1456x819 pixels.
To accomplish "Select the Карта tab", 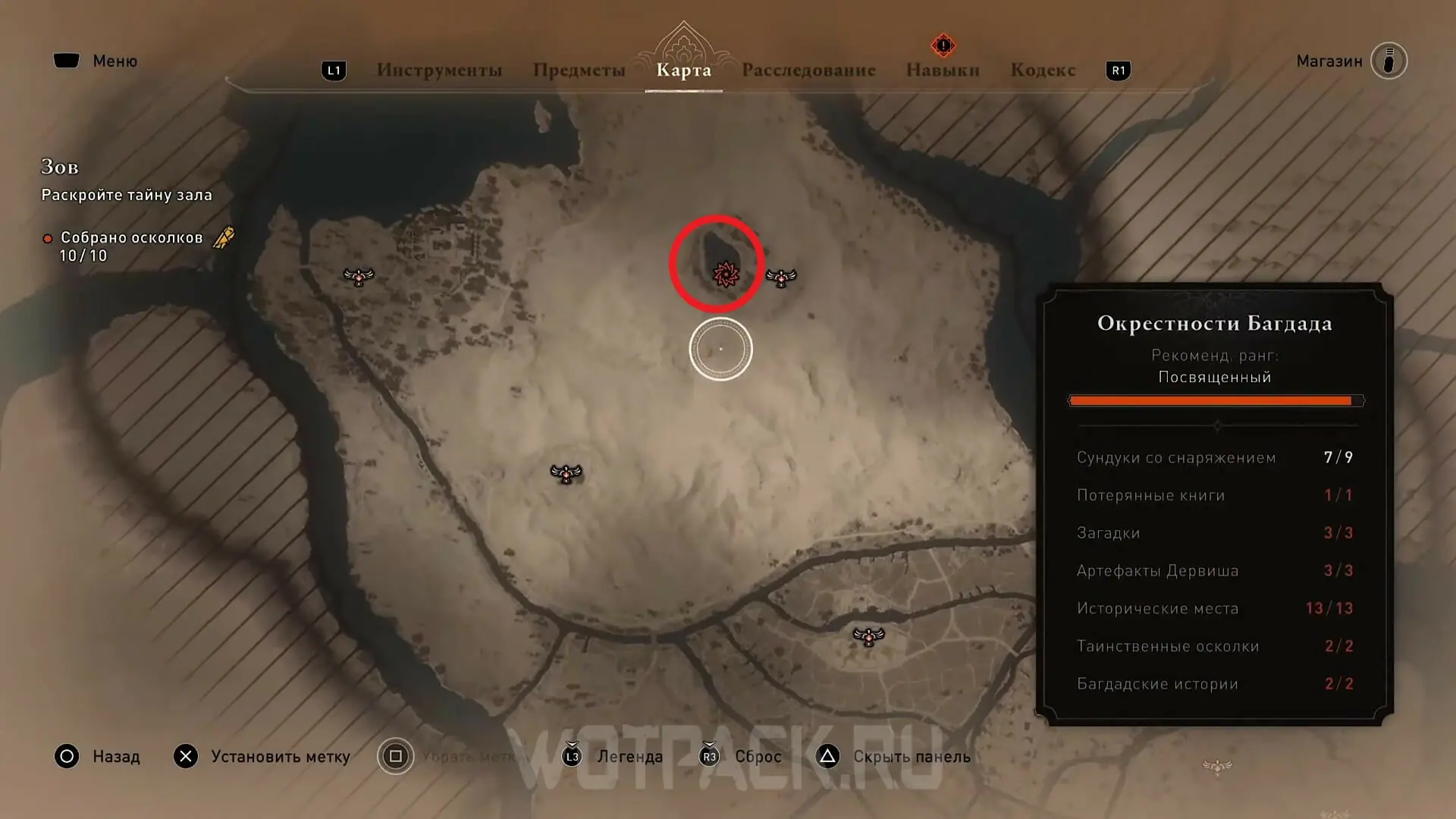I will coord(683,71).
